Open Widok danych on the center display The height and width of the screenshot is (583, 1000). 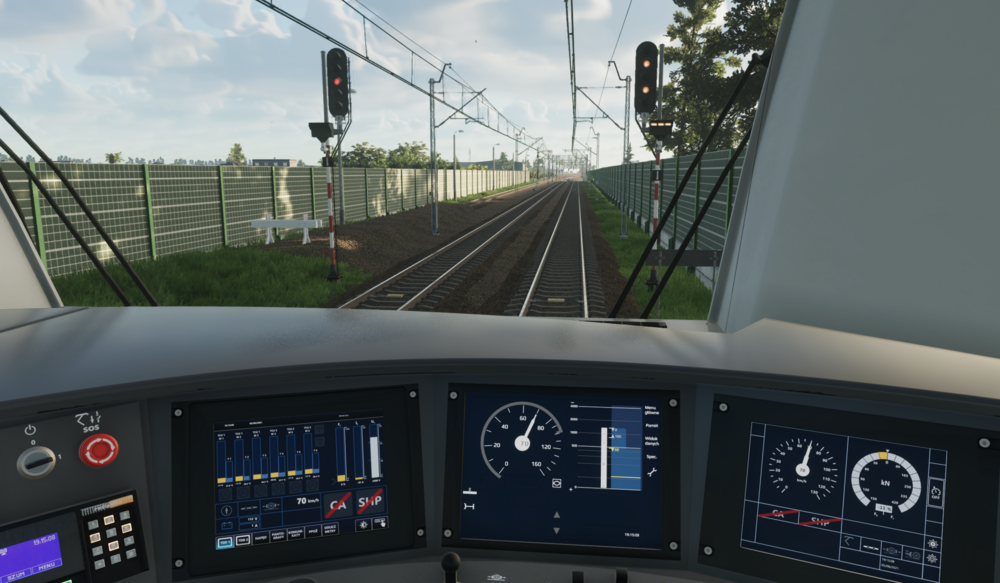point(652,441)
